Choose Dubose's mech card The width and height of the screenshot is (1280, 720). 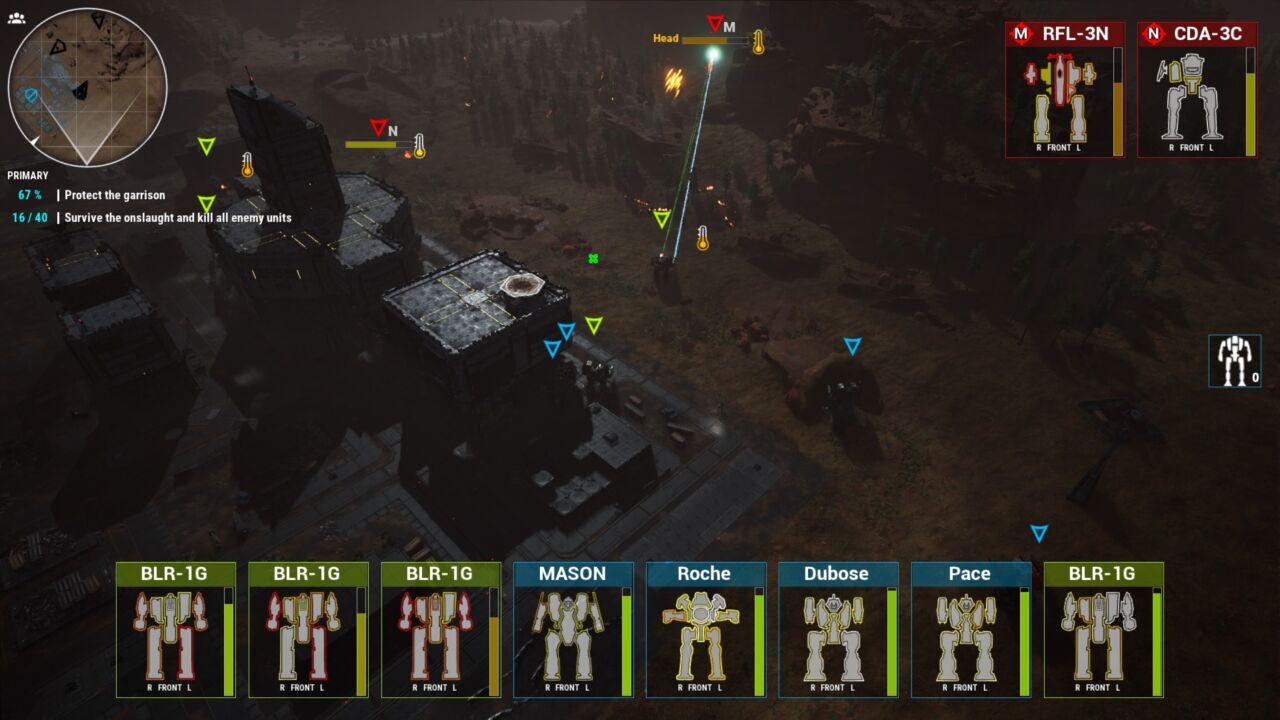[838, 630]
